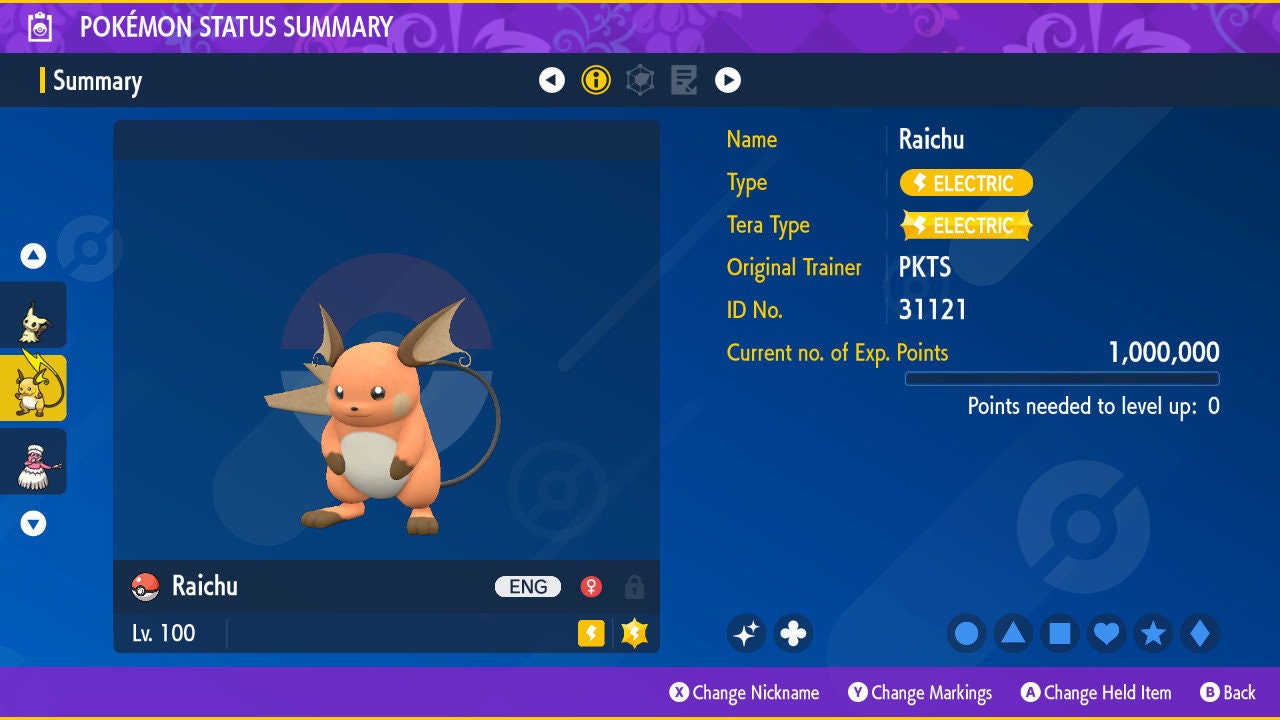Select Mimikyu in the party list
The width and height of the screenshot is (1280, 720).
(x=33, y=315)
